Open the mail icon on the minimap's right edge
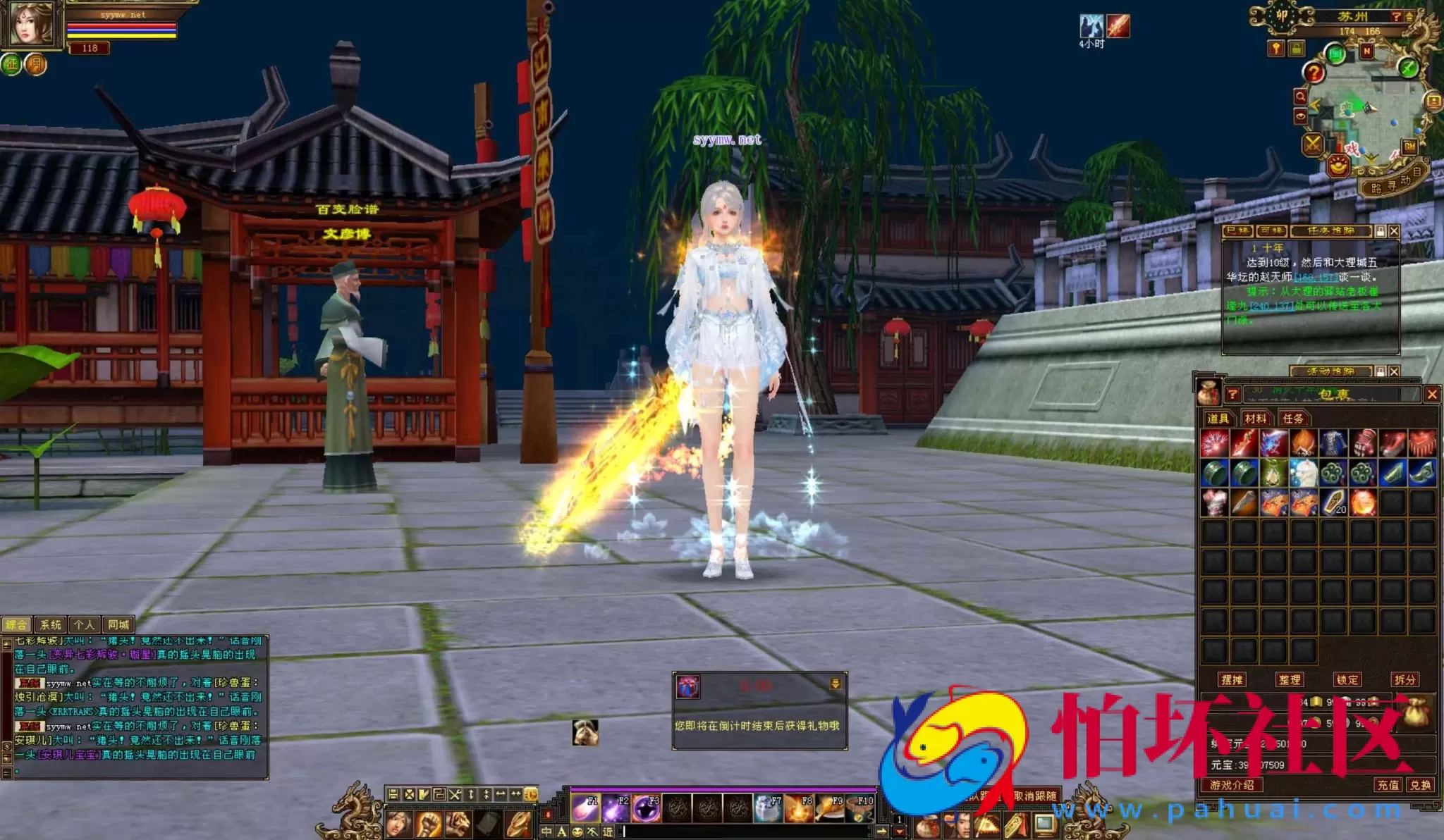This screenshot has height=840, width=1444. [1432, 101]
